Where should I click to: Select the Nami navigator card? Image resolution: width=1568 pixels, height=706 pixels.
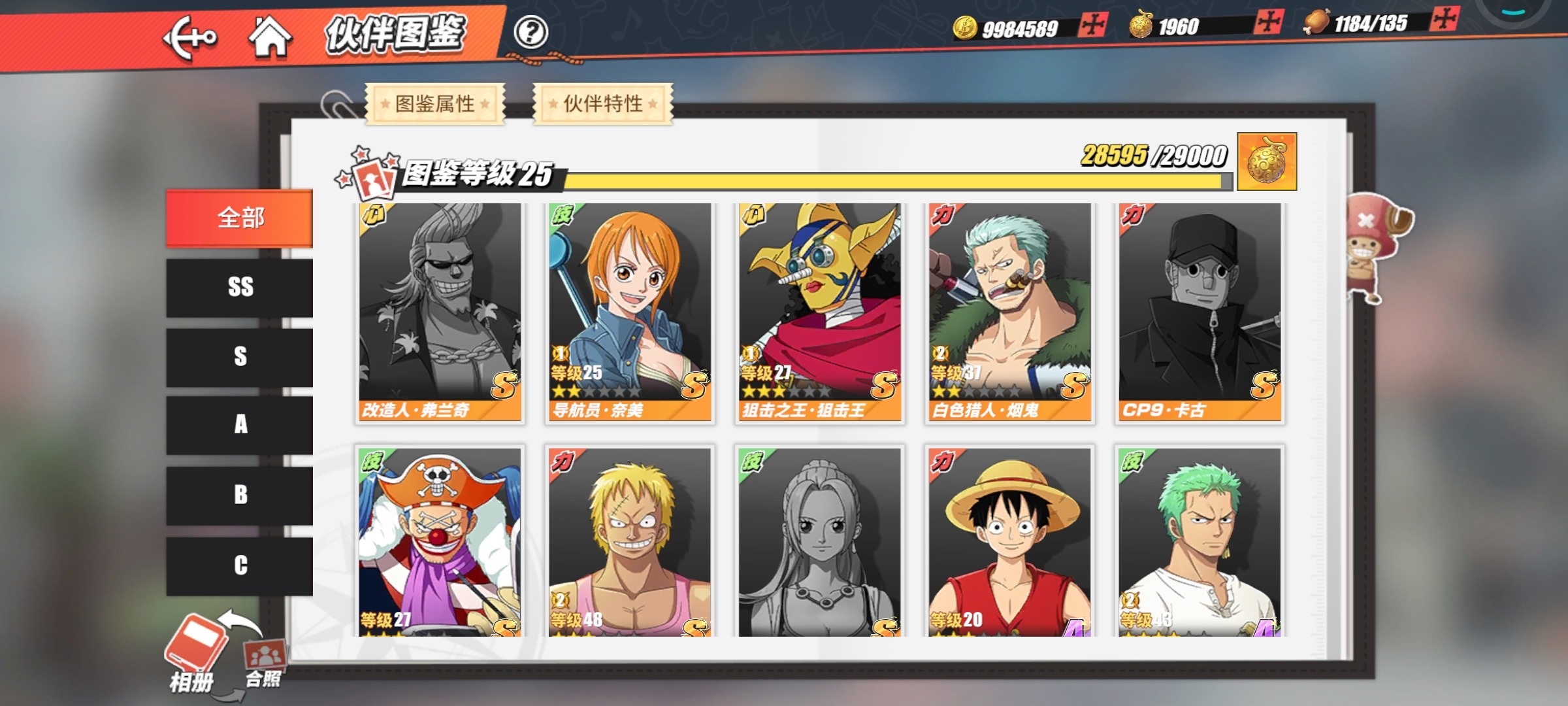[630, 312]
